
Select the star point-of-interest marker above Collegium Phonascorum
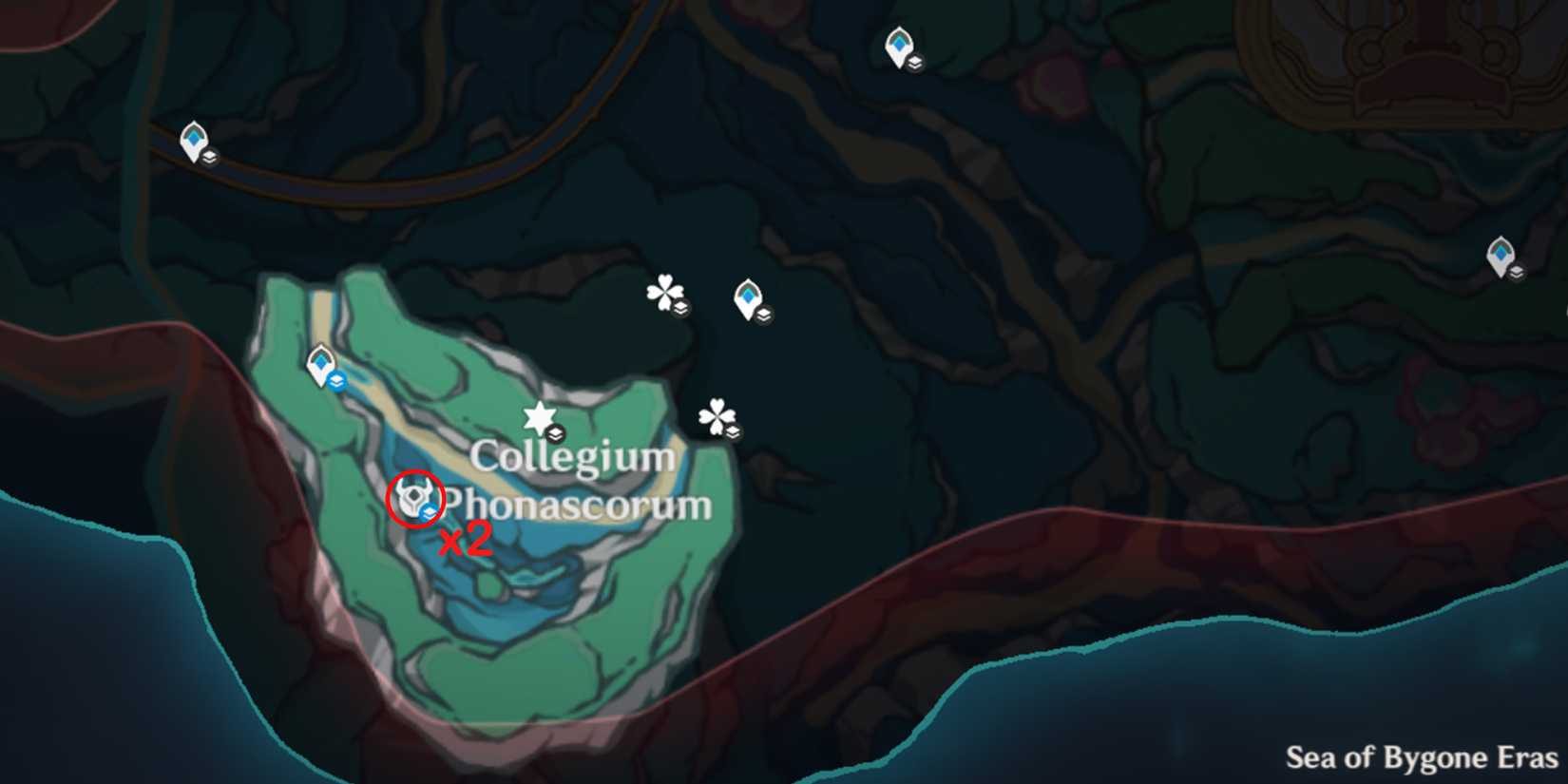(x=539, y=414)
